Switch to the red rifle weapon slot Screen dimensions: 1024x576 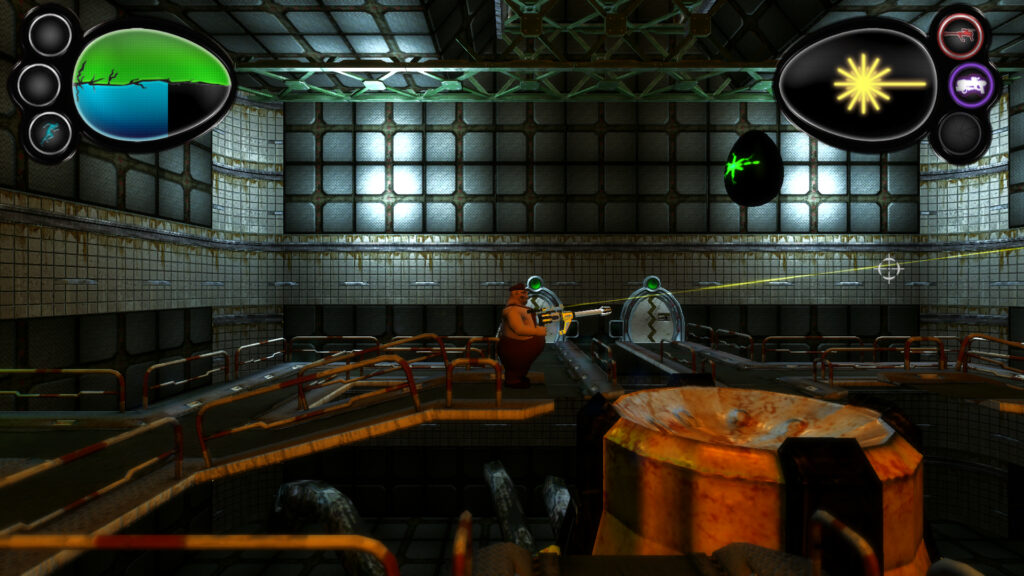coord(960,37)
